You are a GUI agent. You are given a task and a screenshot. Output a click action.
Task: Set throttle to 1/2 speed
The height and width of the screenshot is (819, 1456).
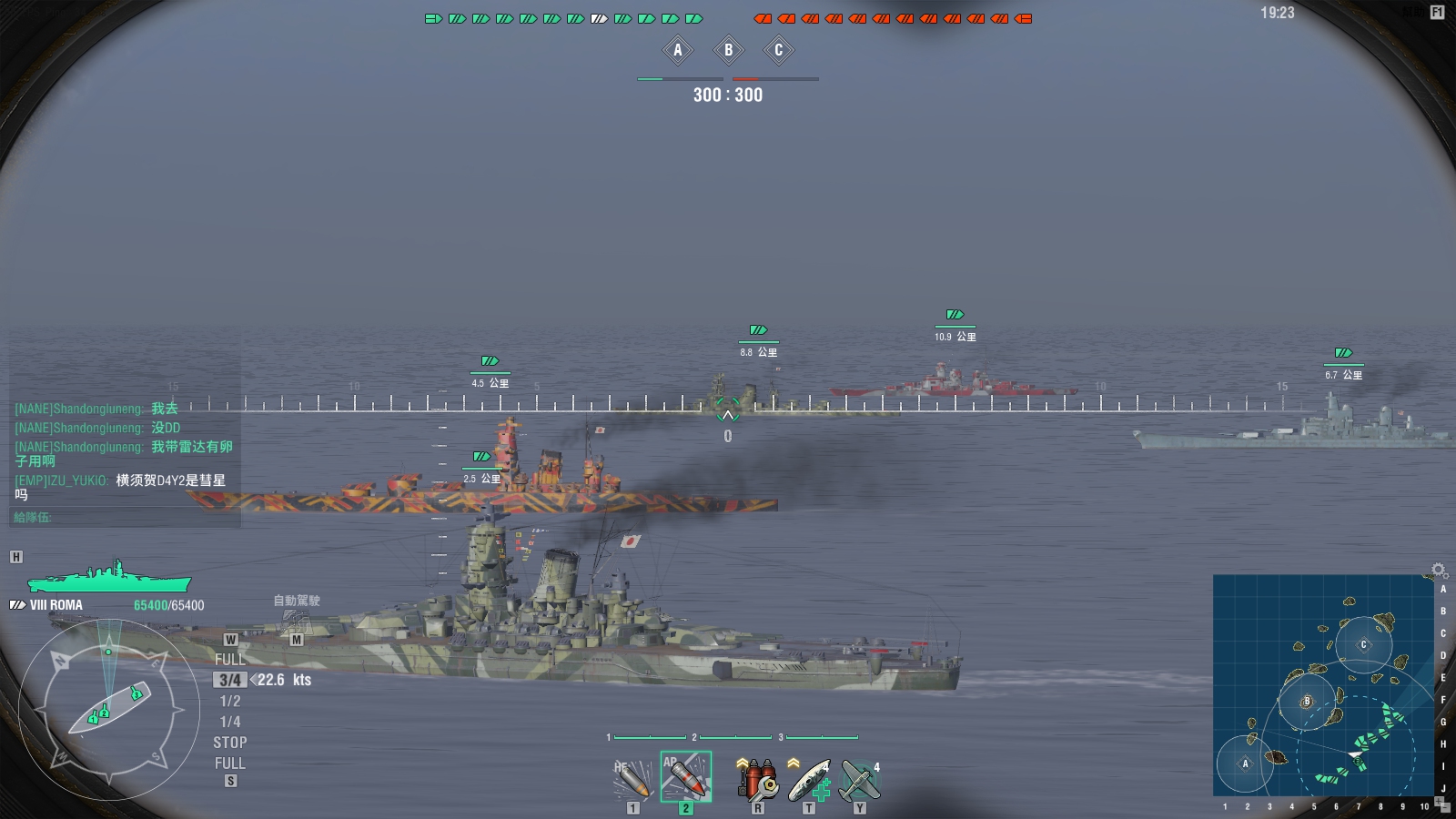230,701
